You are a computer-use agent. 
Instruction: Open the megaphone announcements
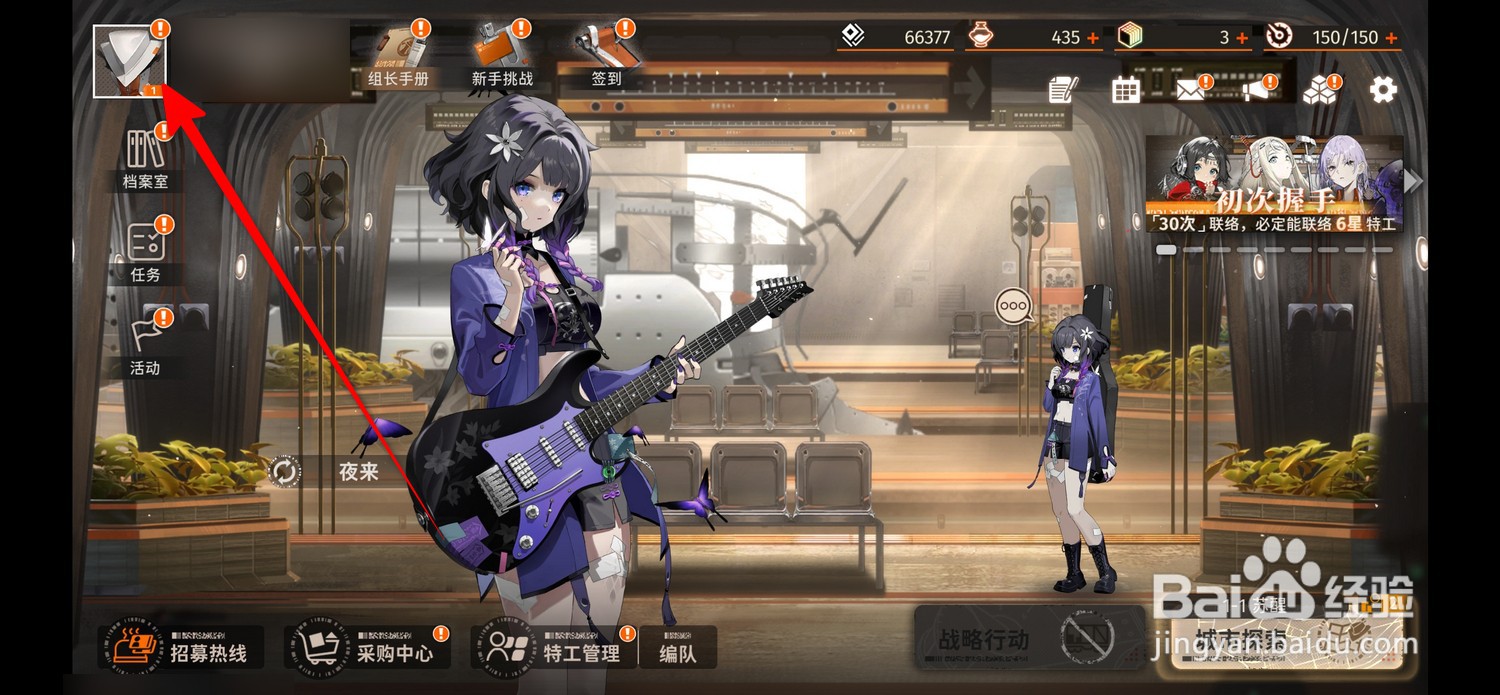1255,90
